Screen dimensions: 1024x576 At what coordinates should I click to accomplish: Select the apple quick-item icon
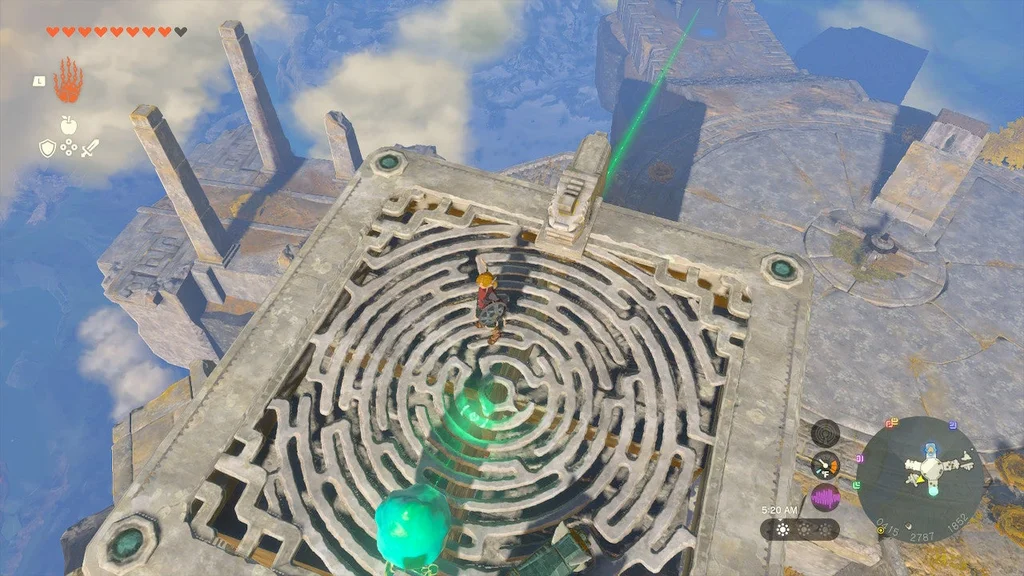(68, 125)
